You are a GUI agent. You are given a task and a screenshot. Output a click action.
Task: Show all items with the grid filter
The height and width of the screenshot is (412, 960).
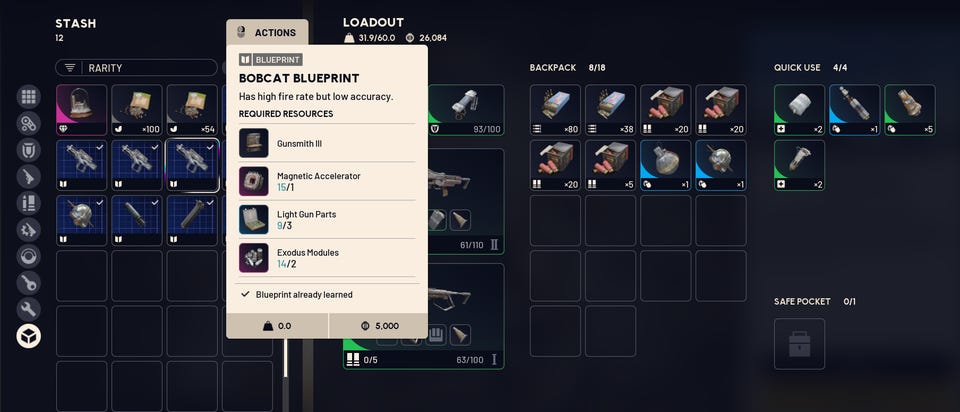click(29, 98)
